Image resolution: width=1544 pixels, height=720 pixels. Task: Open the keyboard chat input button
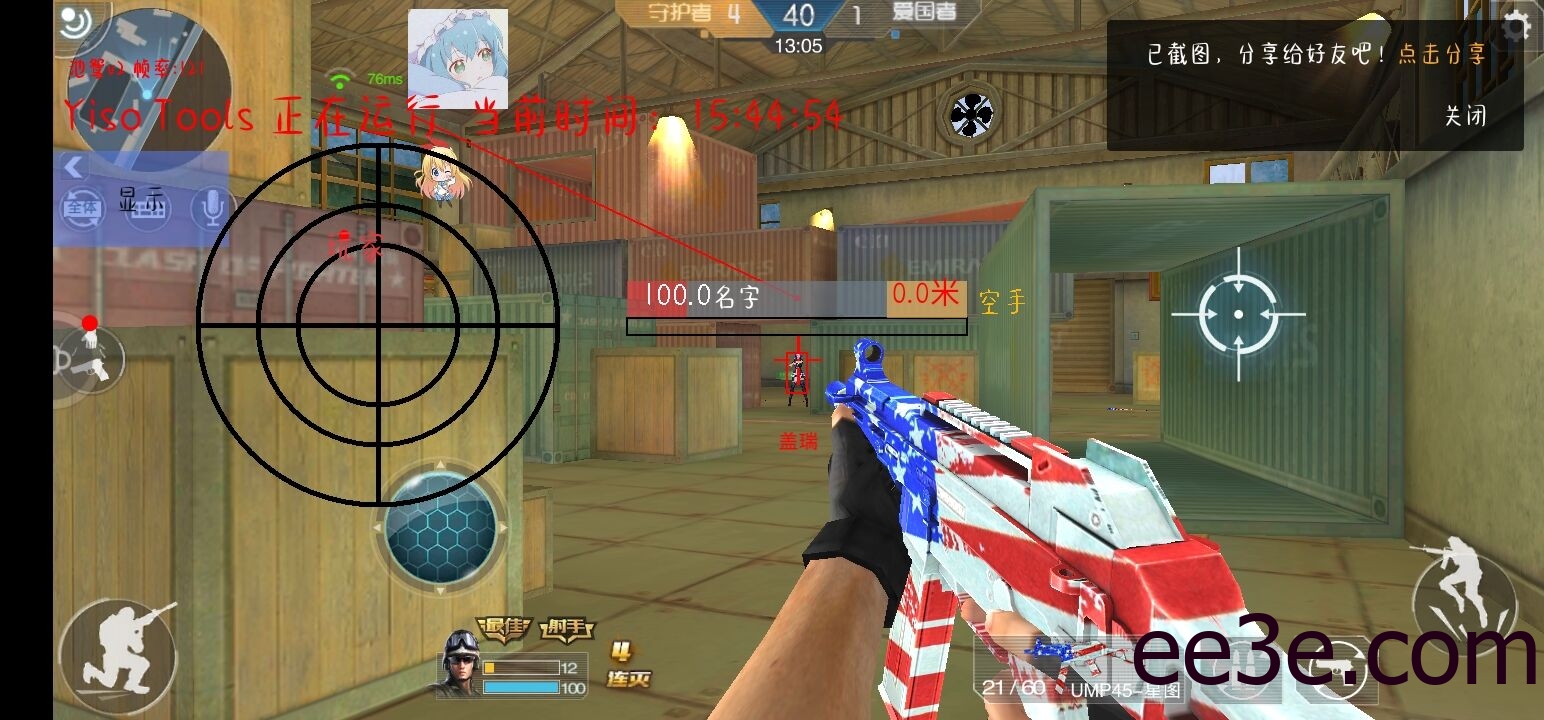[147, 208]
